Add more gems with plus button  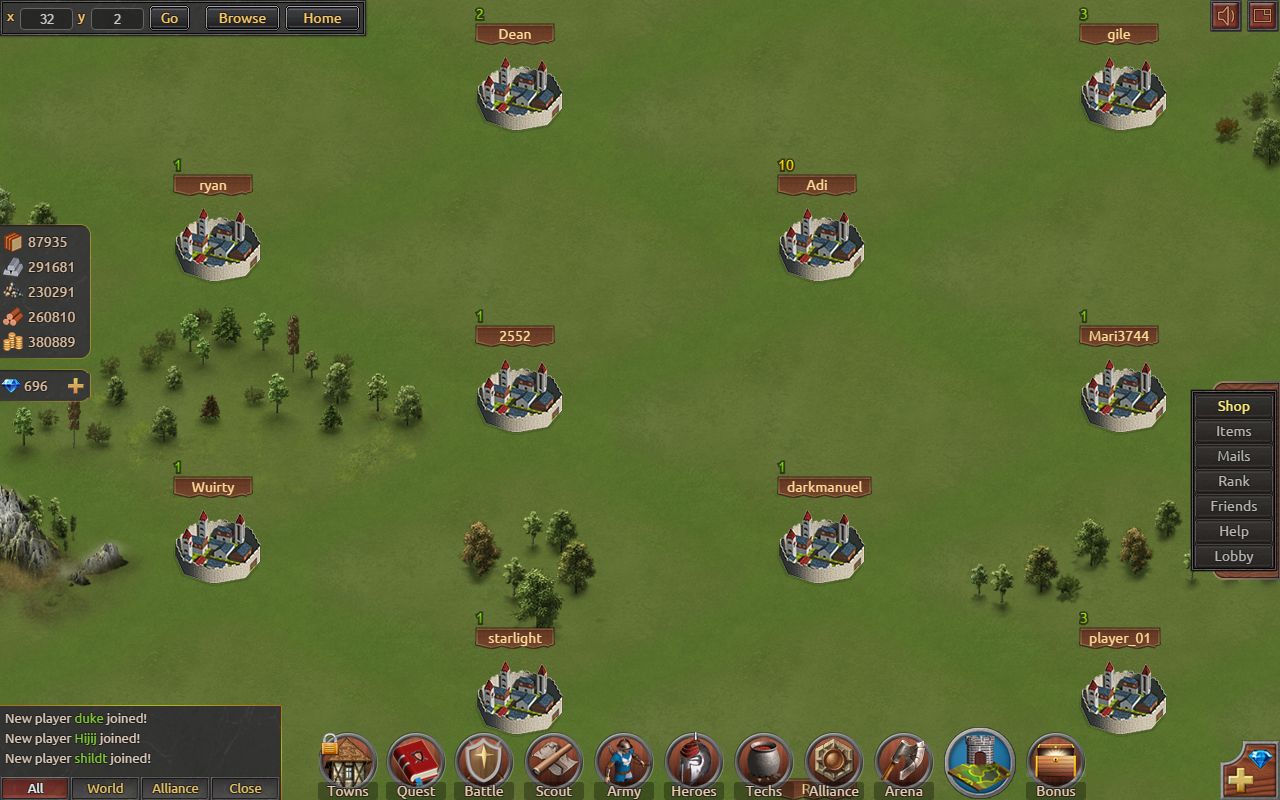[75, 386]
